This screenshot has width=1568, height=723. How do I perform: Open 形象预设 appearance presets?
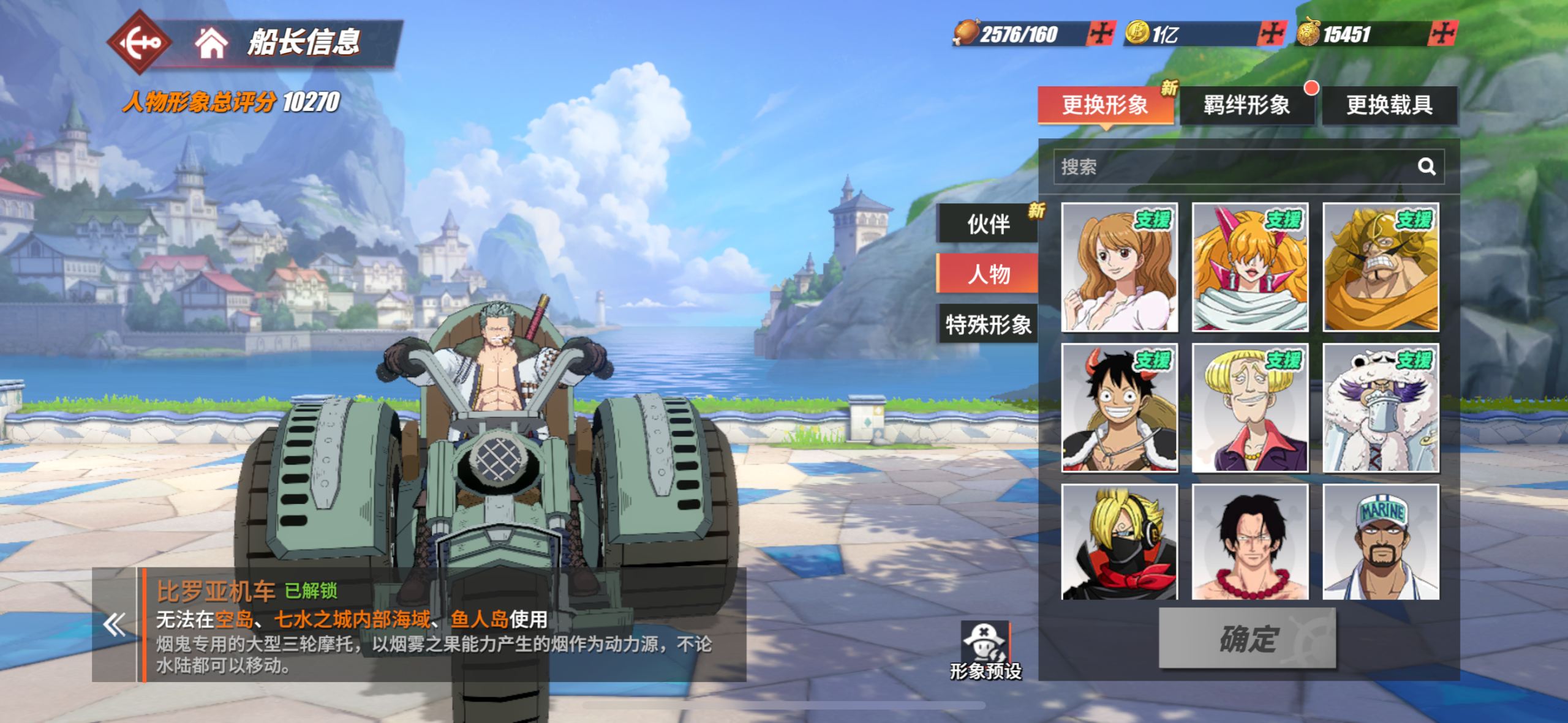click(986, 650)
